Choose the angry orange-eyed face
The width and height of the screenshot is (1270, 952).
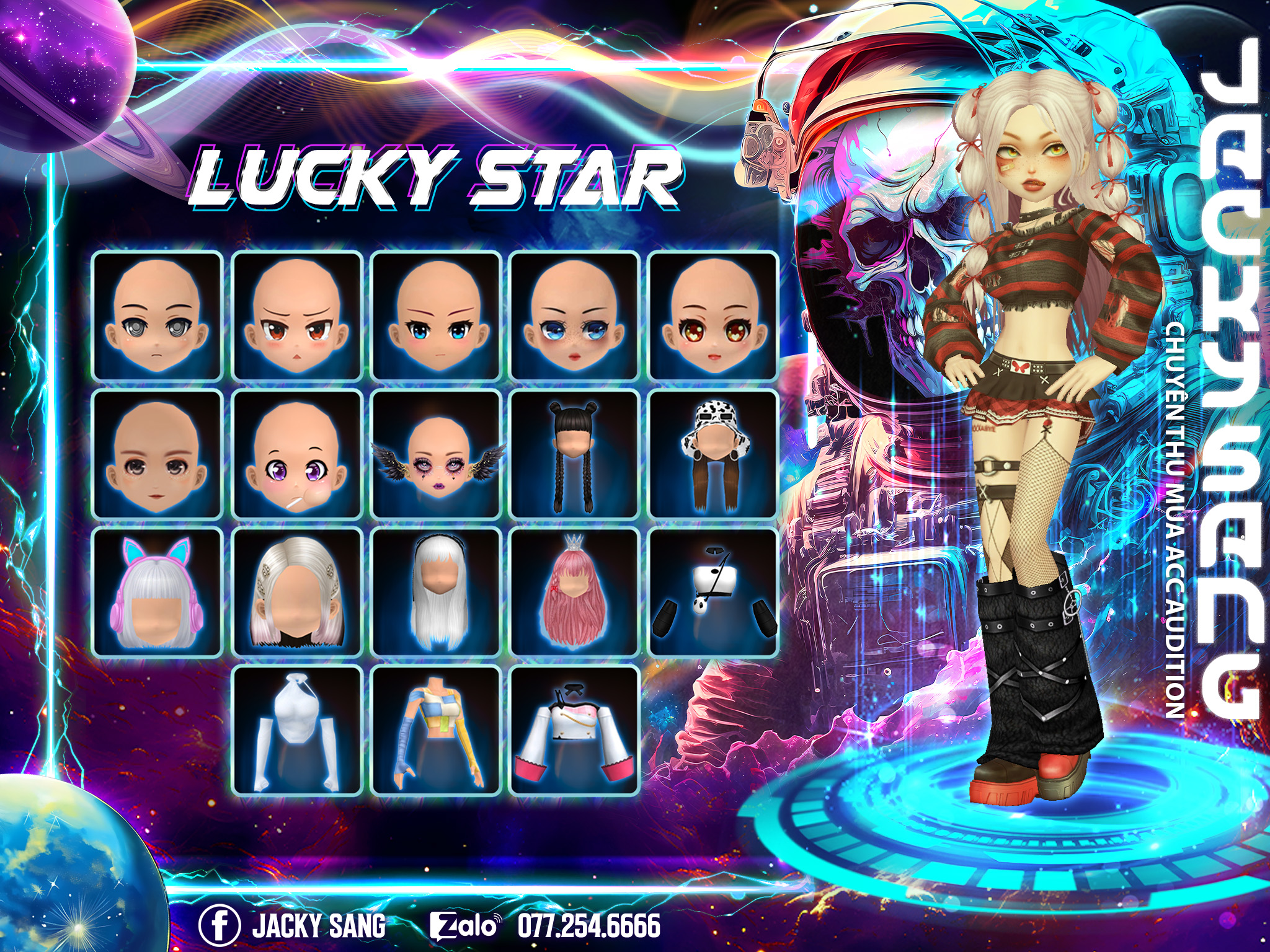click(x=297, y=316)
